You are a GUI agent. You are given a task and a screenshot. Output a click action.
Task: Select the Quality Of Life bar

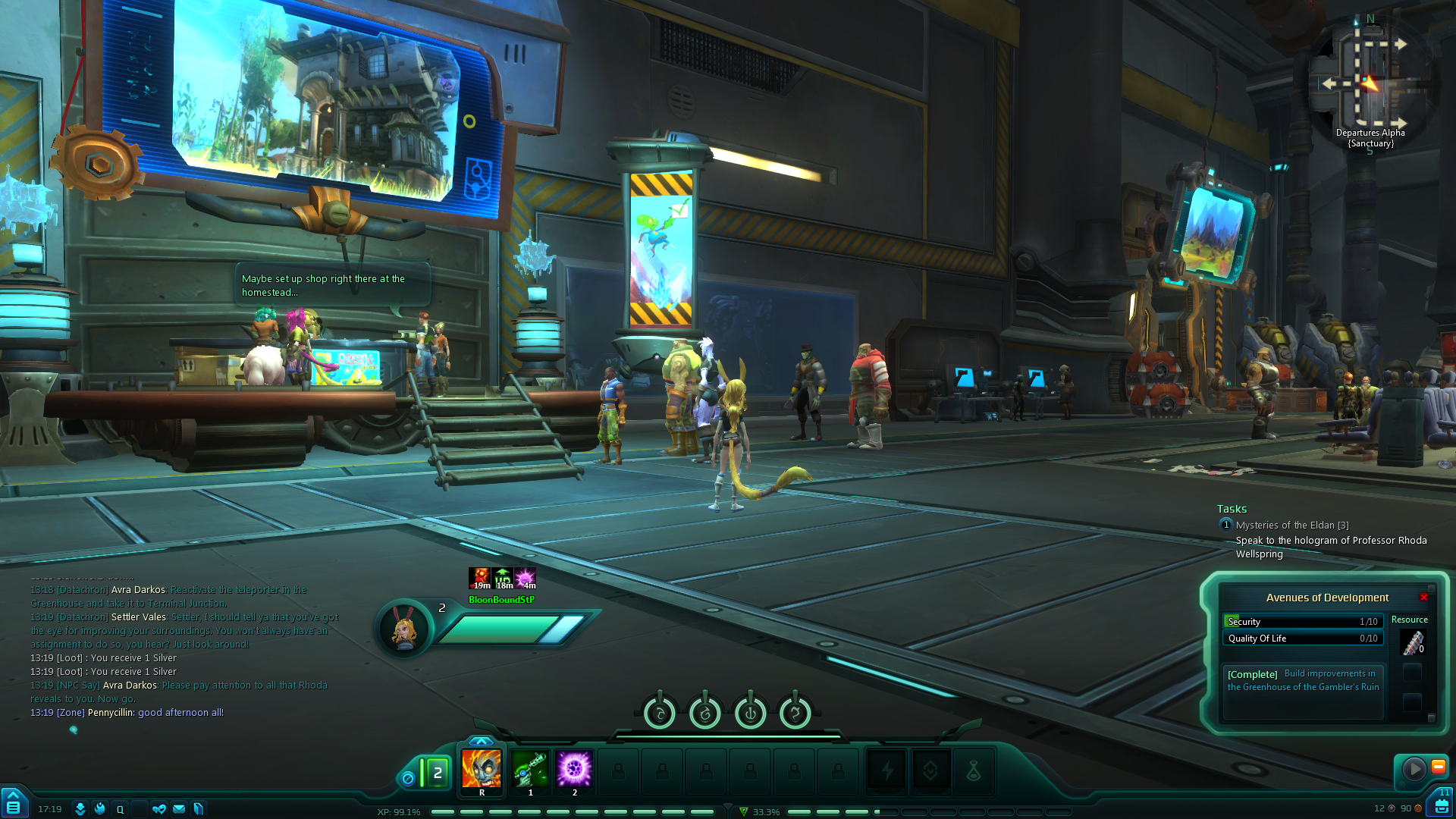pos(1302,639)
